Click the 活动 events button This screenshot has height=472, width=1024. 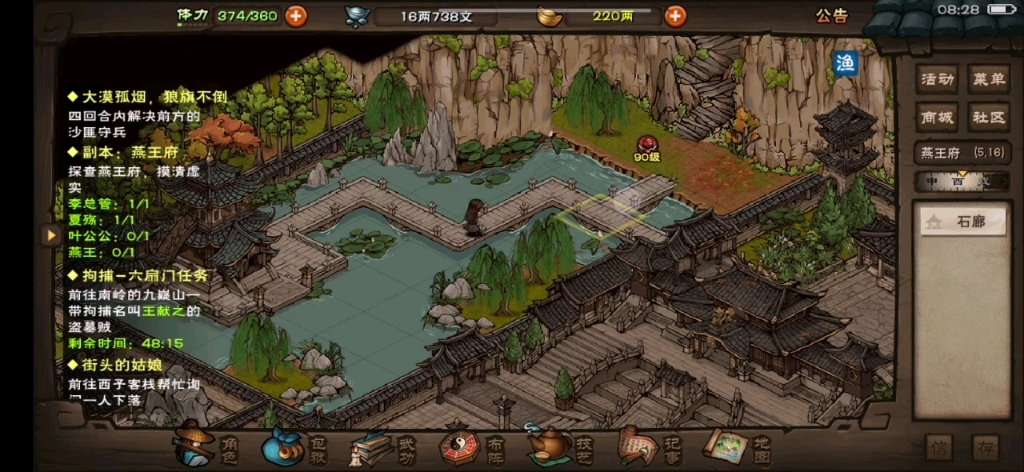tap(937, 79)
